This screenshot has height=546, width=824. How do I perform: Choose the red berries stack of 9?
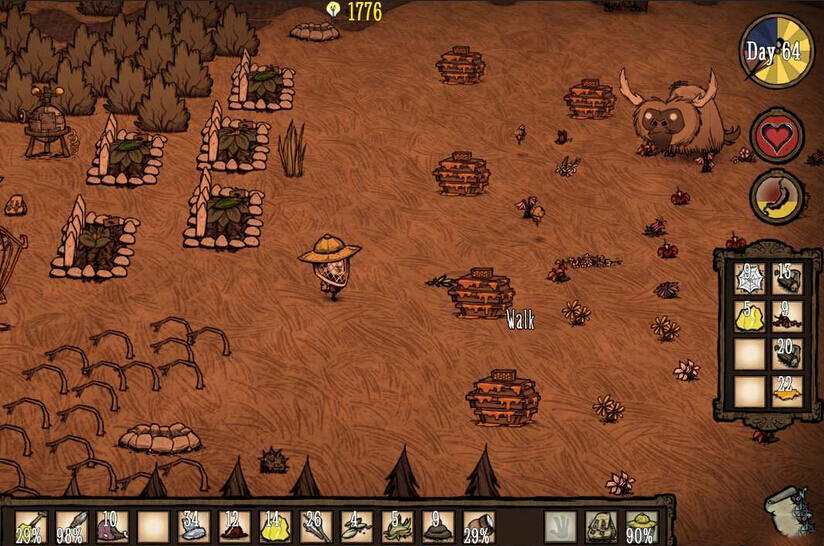click(x=787, y=316)
